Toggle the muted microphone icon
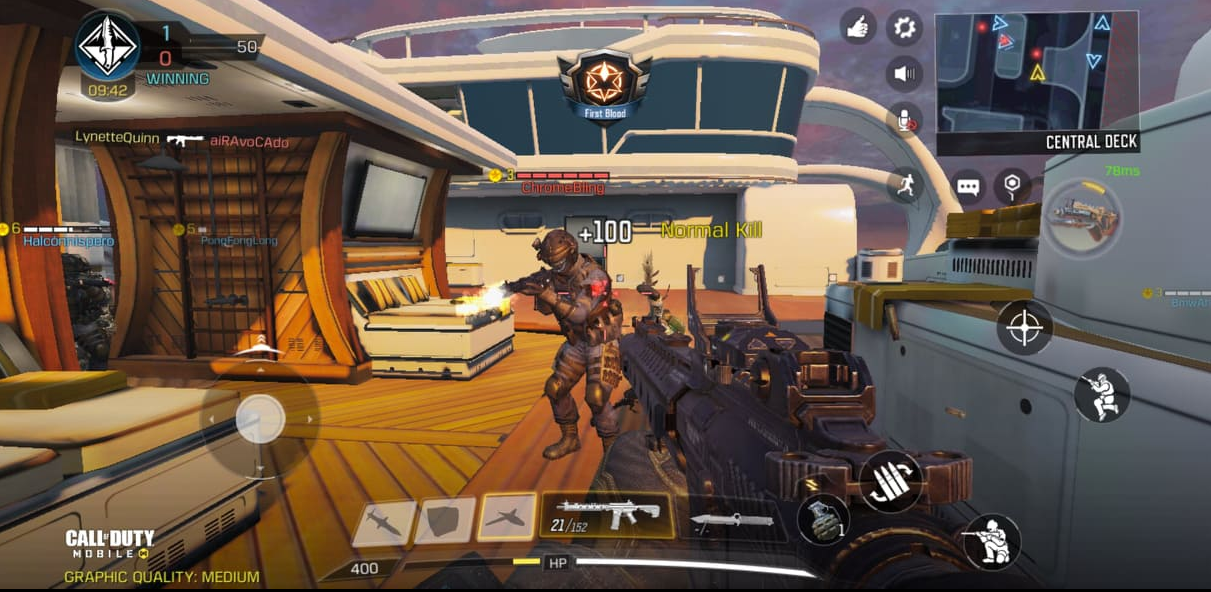 pos(904,121)
